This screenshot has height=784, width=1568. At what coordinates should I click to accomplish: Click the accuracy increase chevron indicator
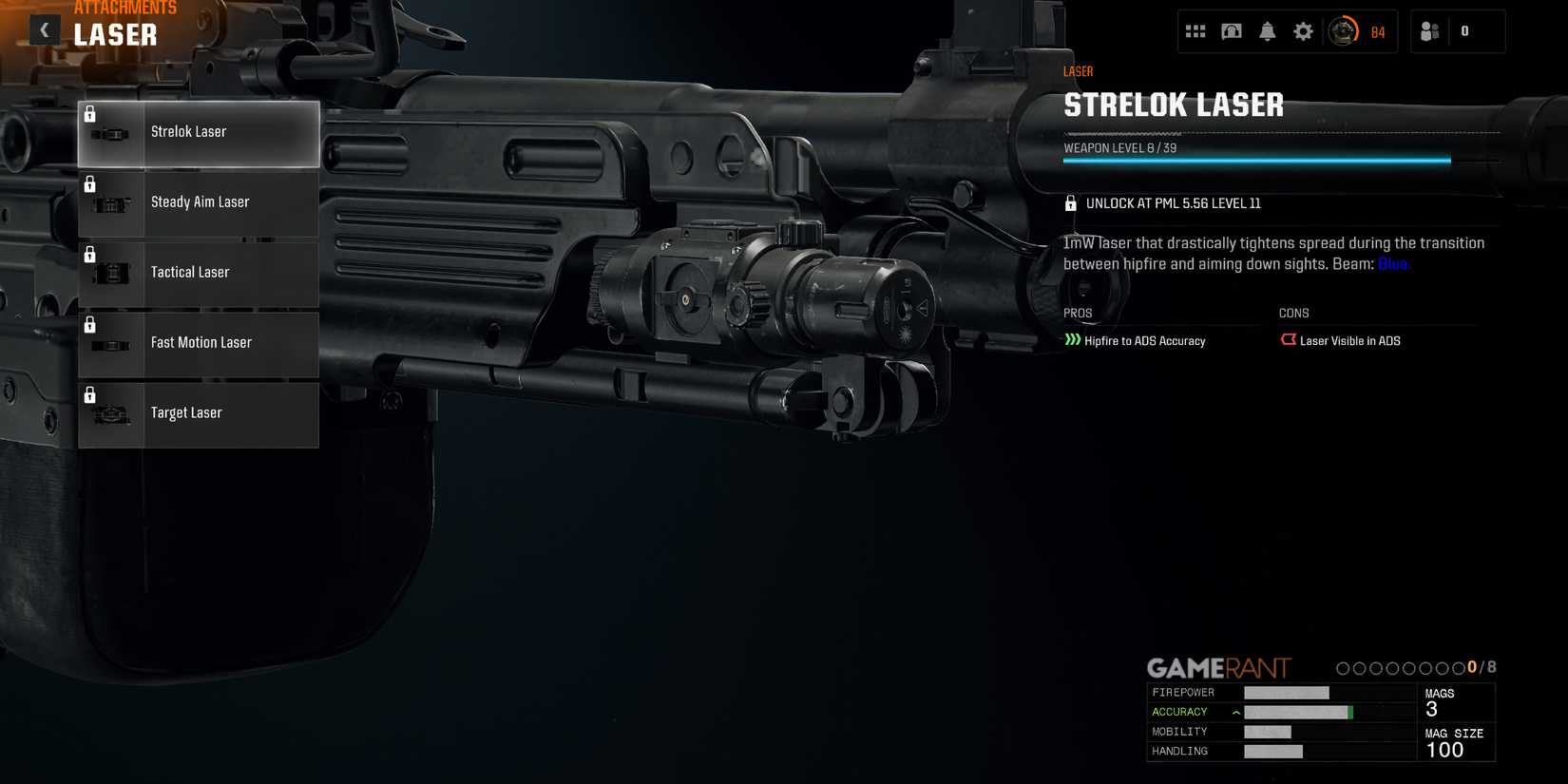tap(1234, 711)
